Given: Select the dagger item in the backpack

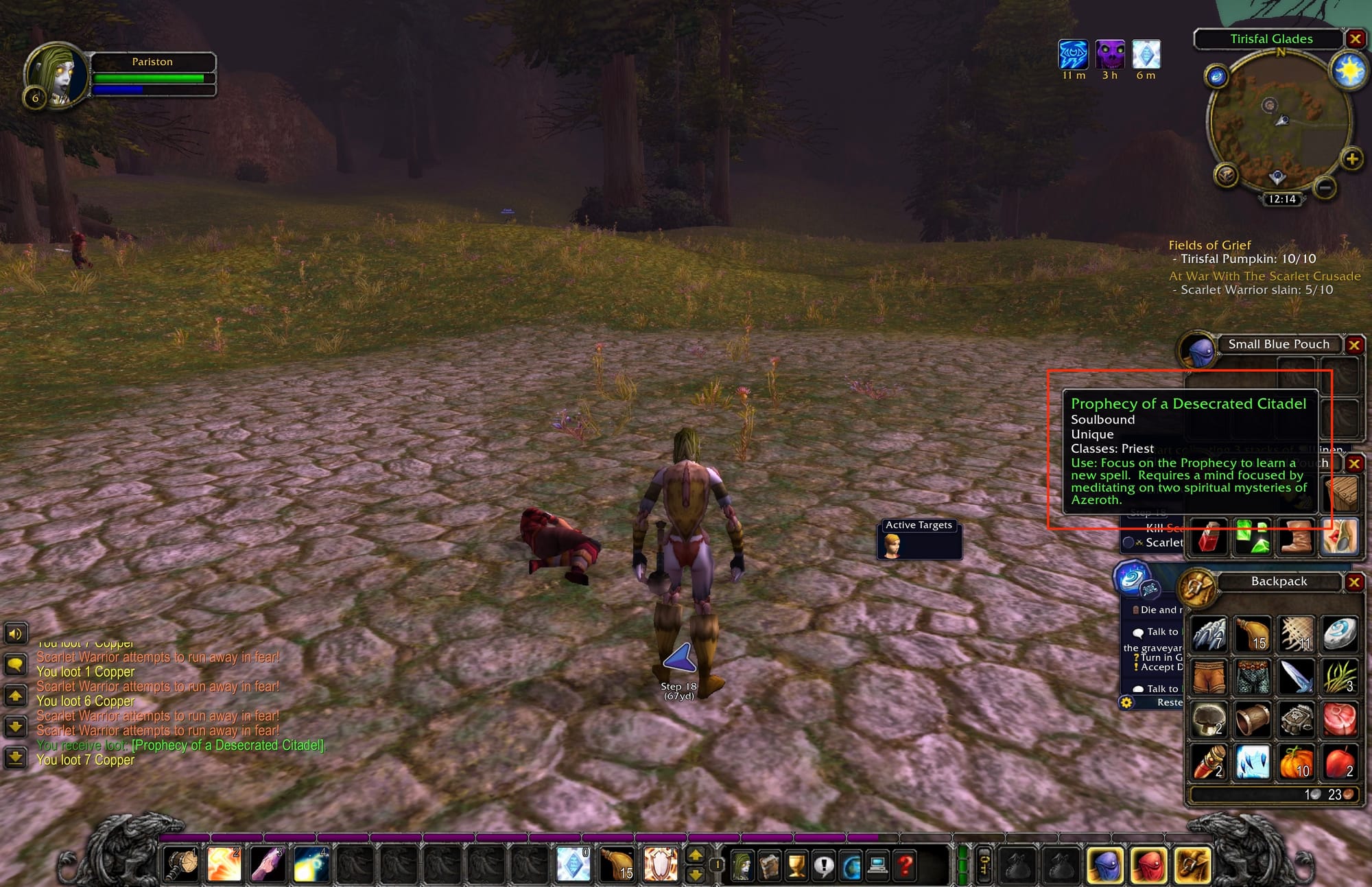Looking at the screenshot, I should pyautogui.click(x=1295, y=676).
